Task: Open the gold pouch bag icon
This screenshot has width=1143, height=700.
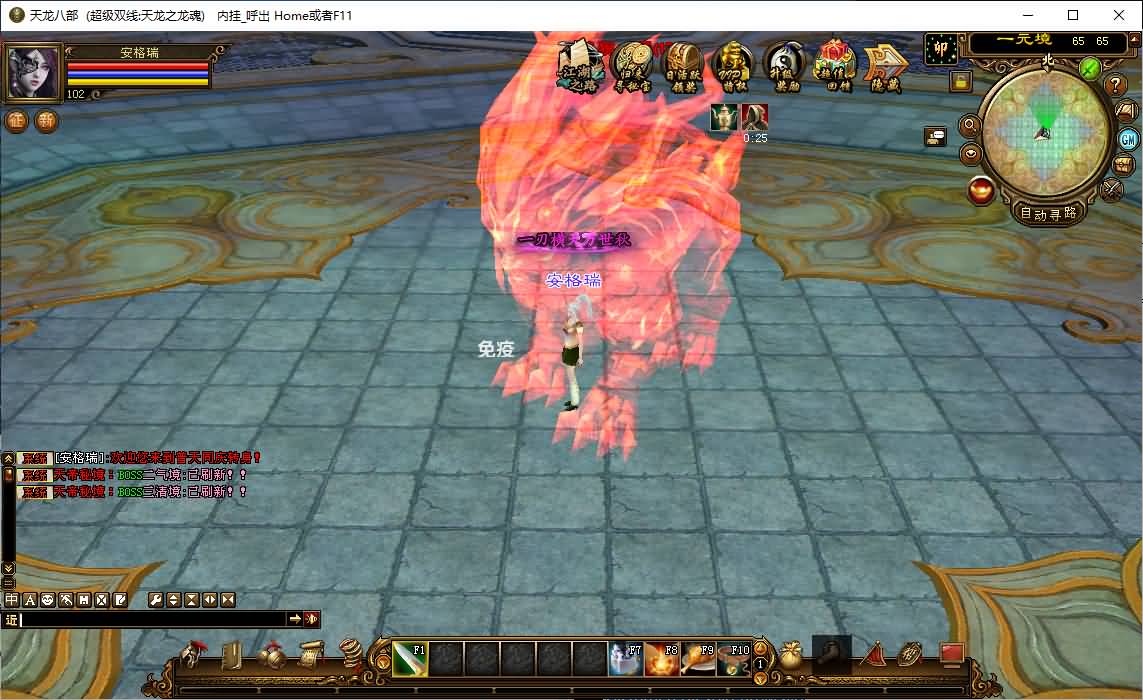Action: (x=791, y=656)
